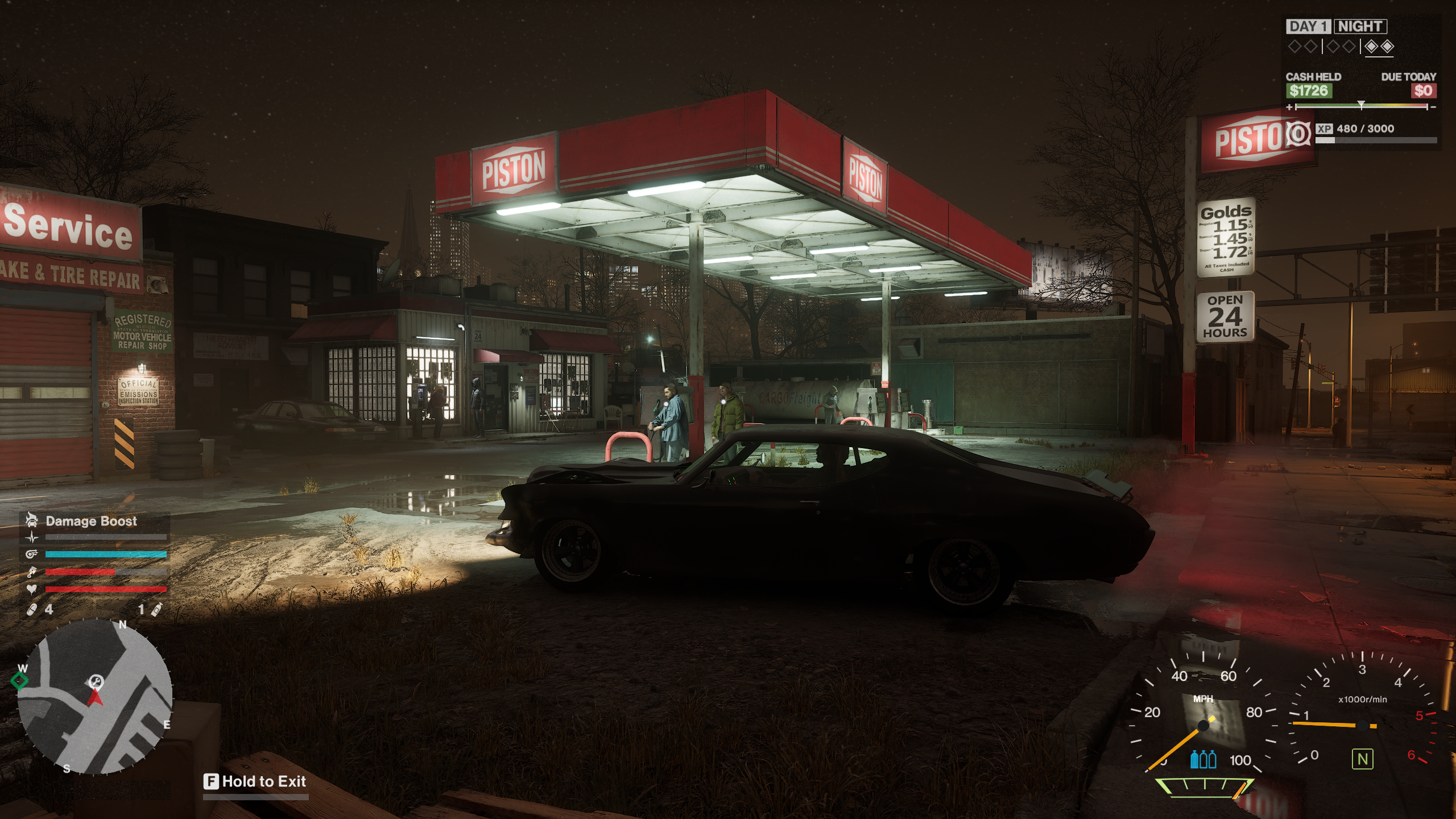The height and width of the screenshot is (819, 1456).
Task: Use the spray canister item icon
Action: point(157,610)
